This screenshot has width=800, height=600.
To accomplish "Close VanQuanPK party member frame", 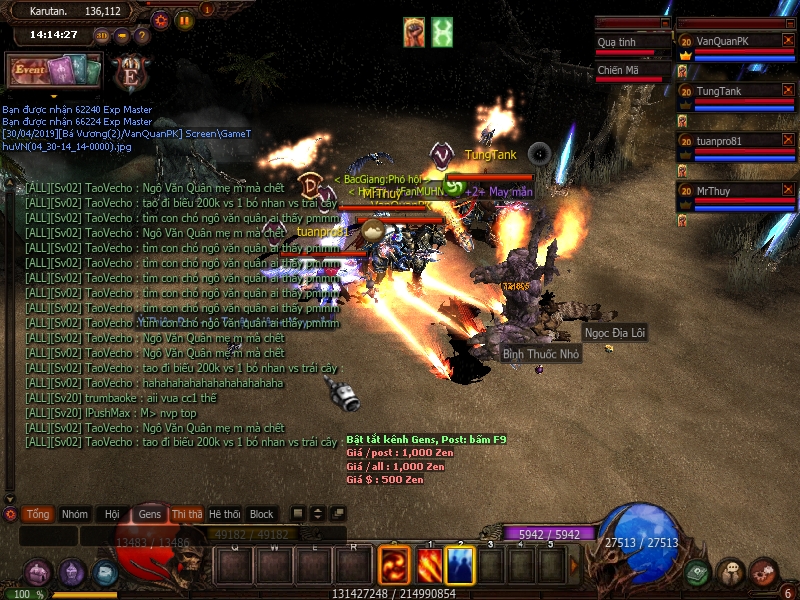I will click(x=788, y=40).
